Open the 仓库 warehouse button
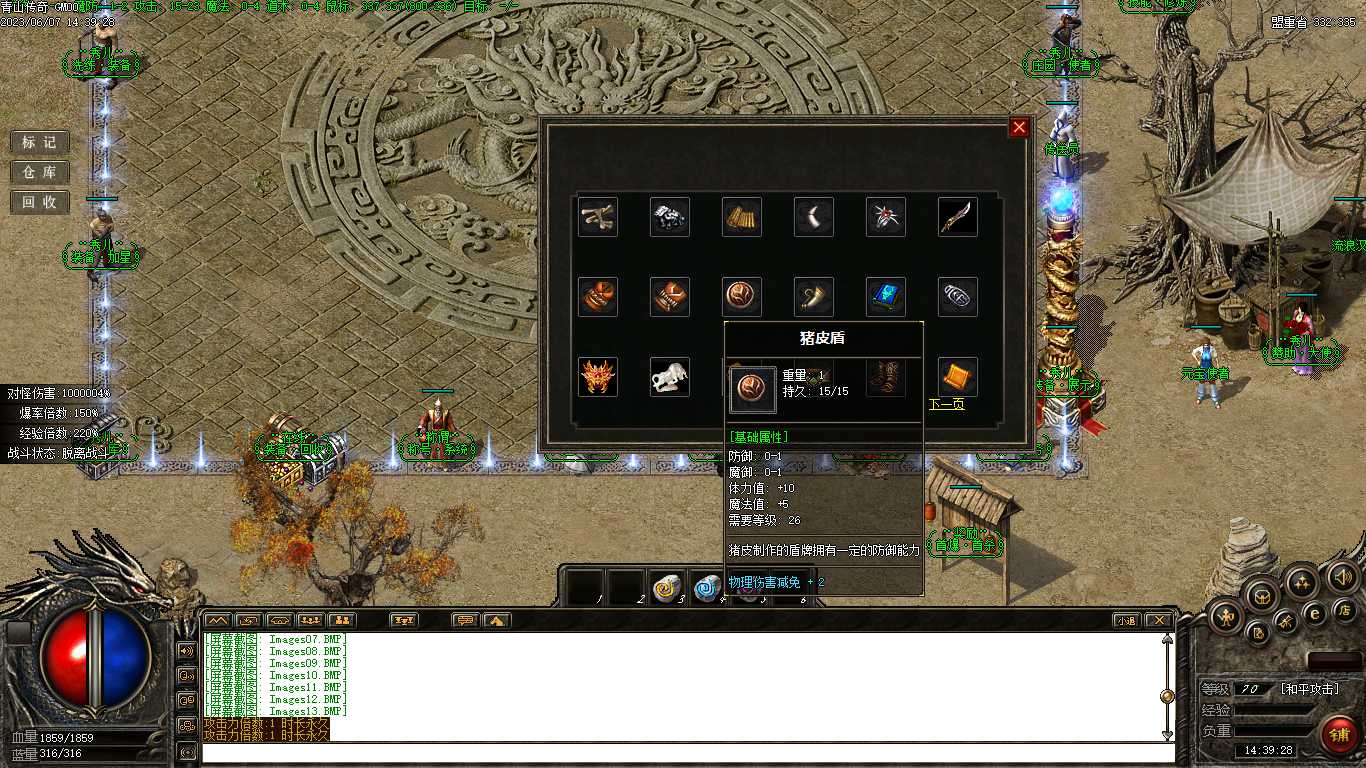 pos(40,172)
